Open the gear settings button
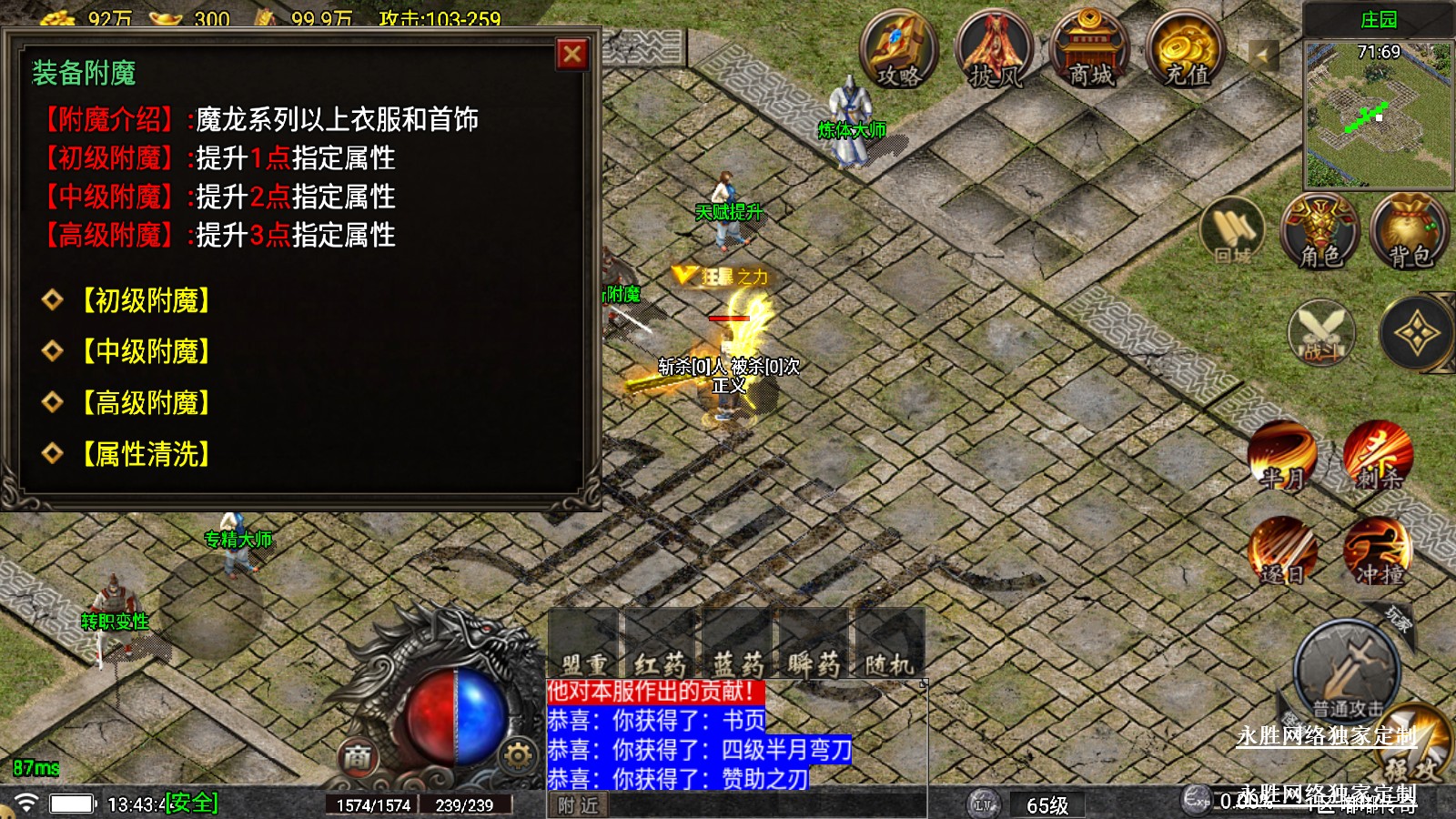Viewport: 1456px width, 819px height. pyautogui.click(x=518, y=755)
